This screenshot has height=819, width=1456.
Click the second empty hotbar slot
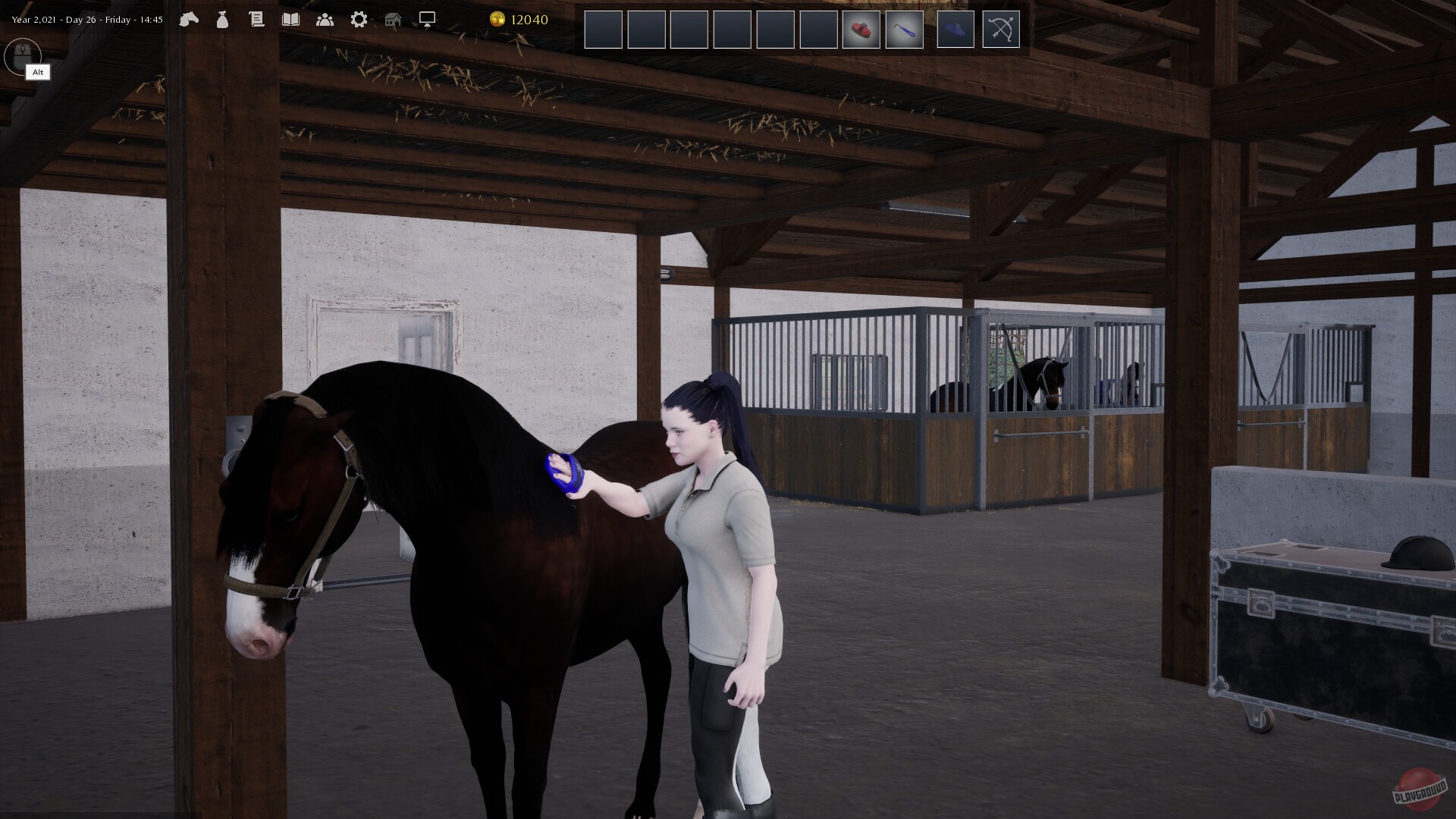click(646, 29)
